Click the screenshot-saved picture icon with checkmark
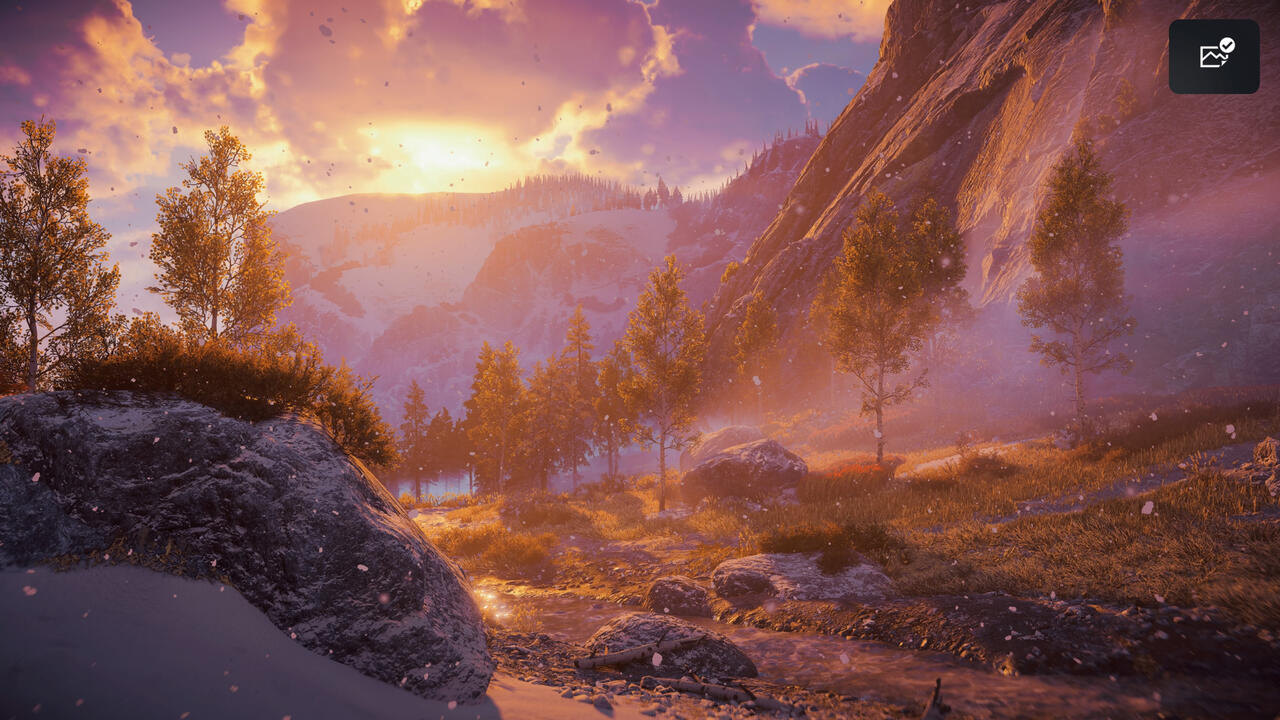1280x720 pixels. click(1214, 56)
